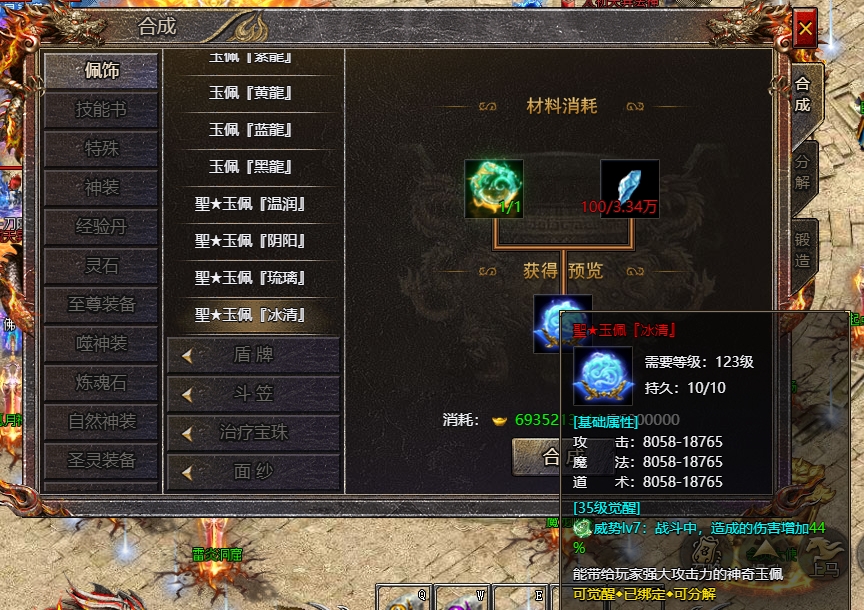Image resolution: width=864 pixels, height=610 pixels.
Task: Expand the 盾牌 recipe group
Action: point(253,355)
